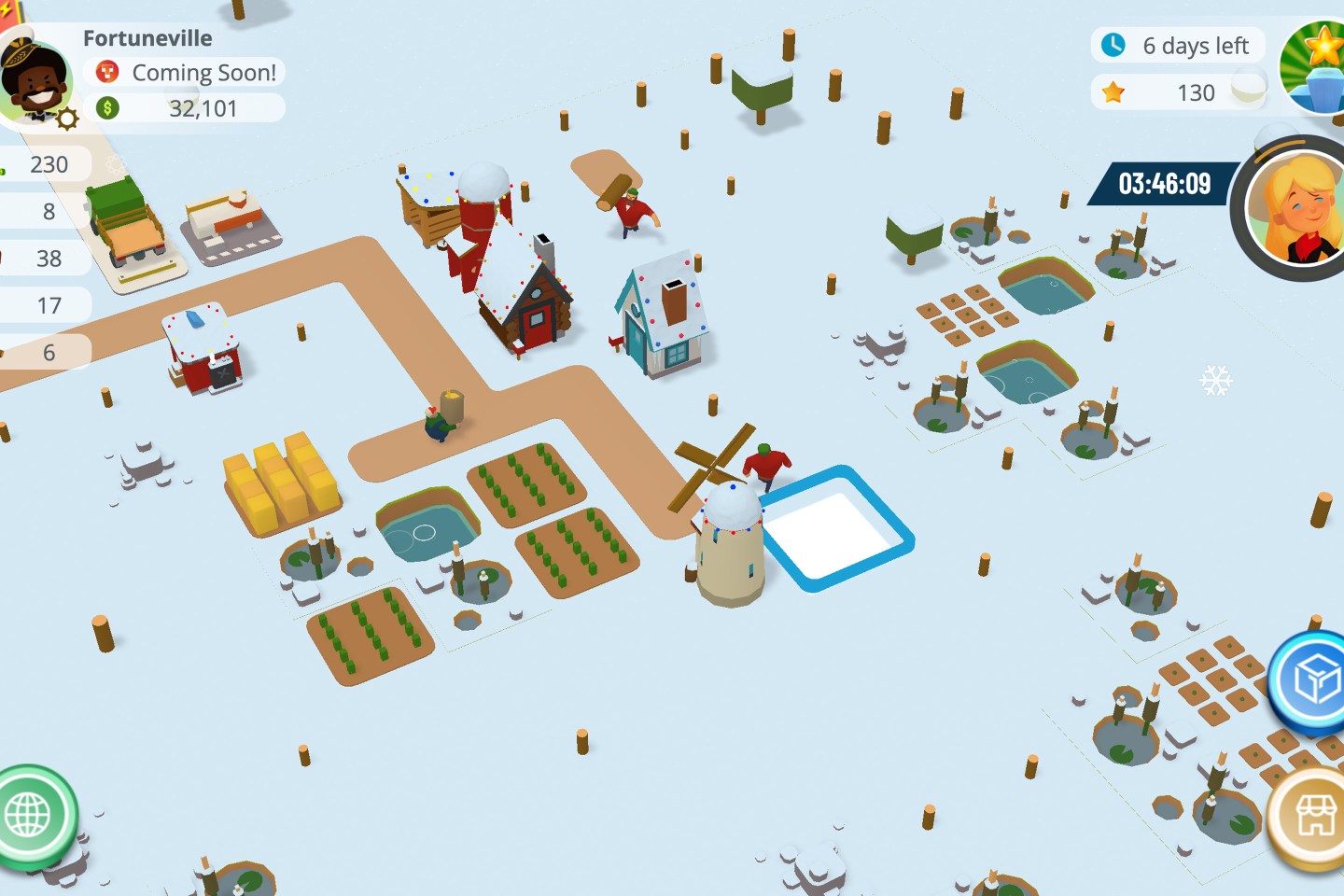Open the blue cube inventory button
The image size is (1344, 896).
click(1316, 680)
